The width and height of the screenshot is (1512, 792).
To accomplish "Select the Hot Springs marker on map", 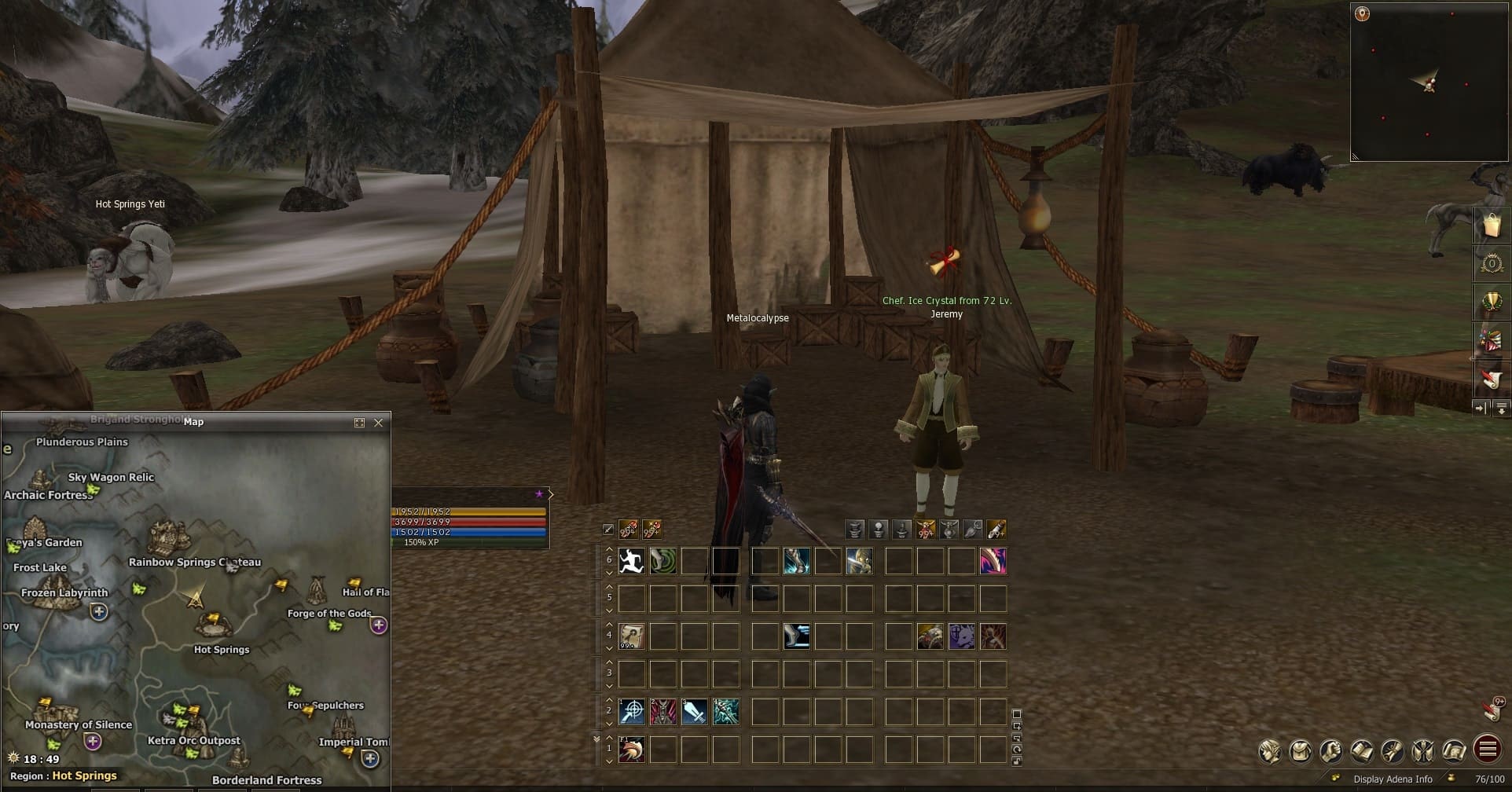I will pos(213,626).
